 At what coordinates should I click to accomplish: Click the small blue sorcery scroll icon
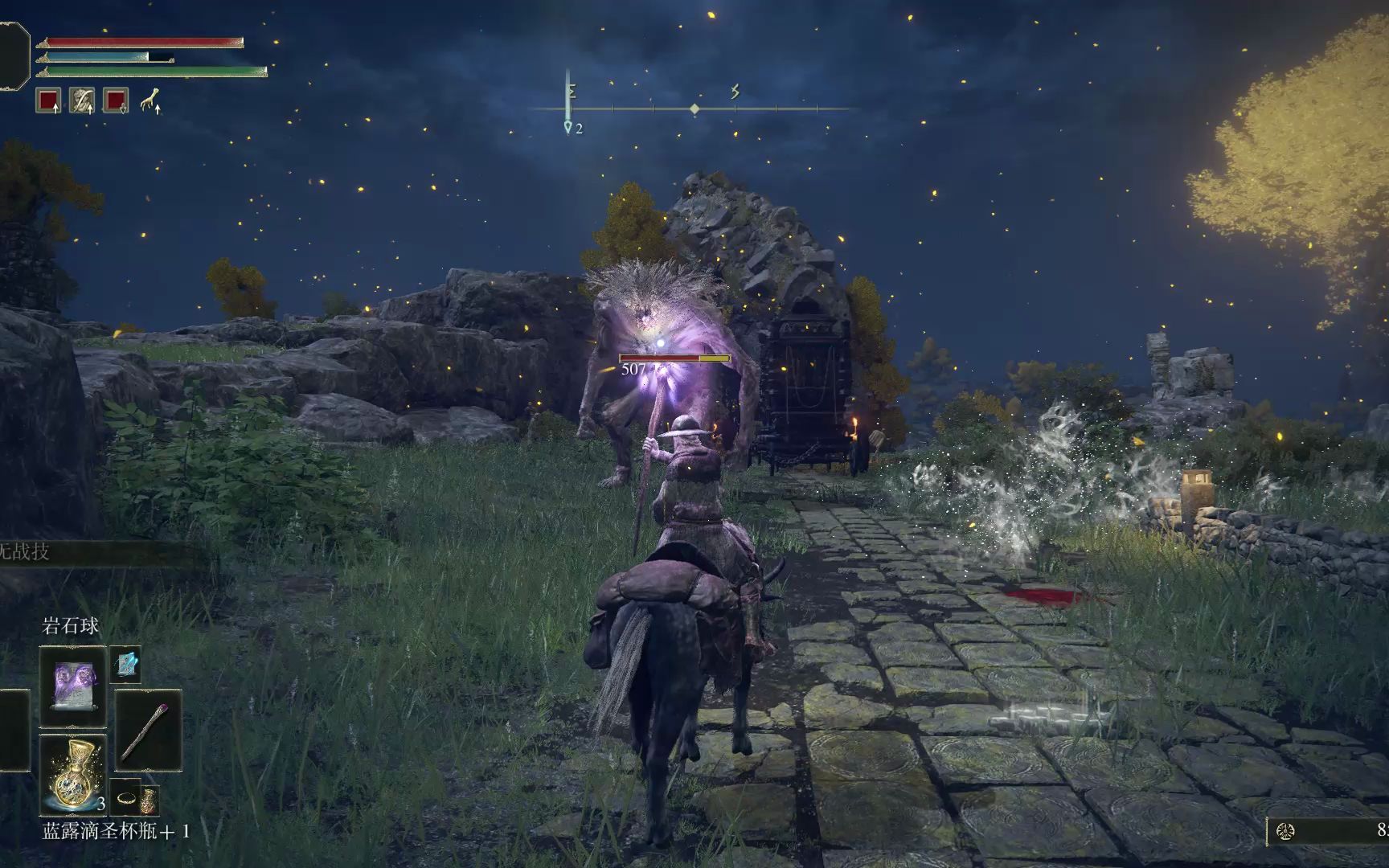125,664
